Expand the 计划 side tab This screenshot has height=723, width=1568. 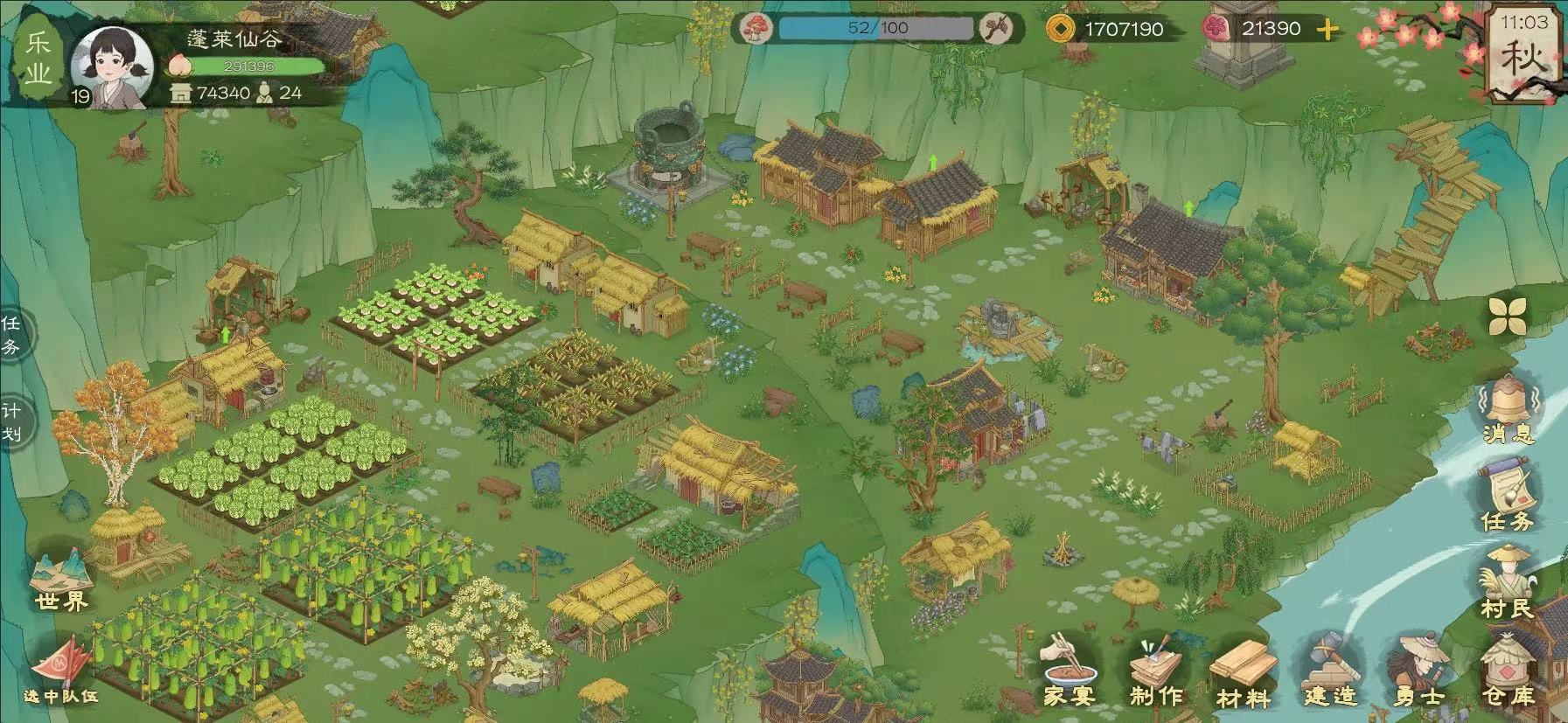click(x=11, y=421)
